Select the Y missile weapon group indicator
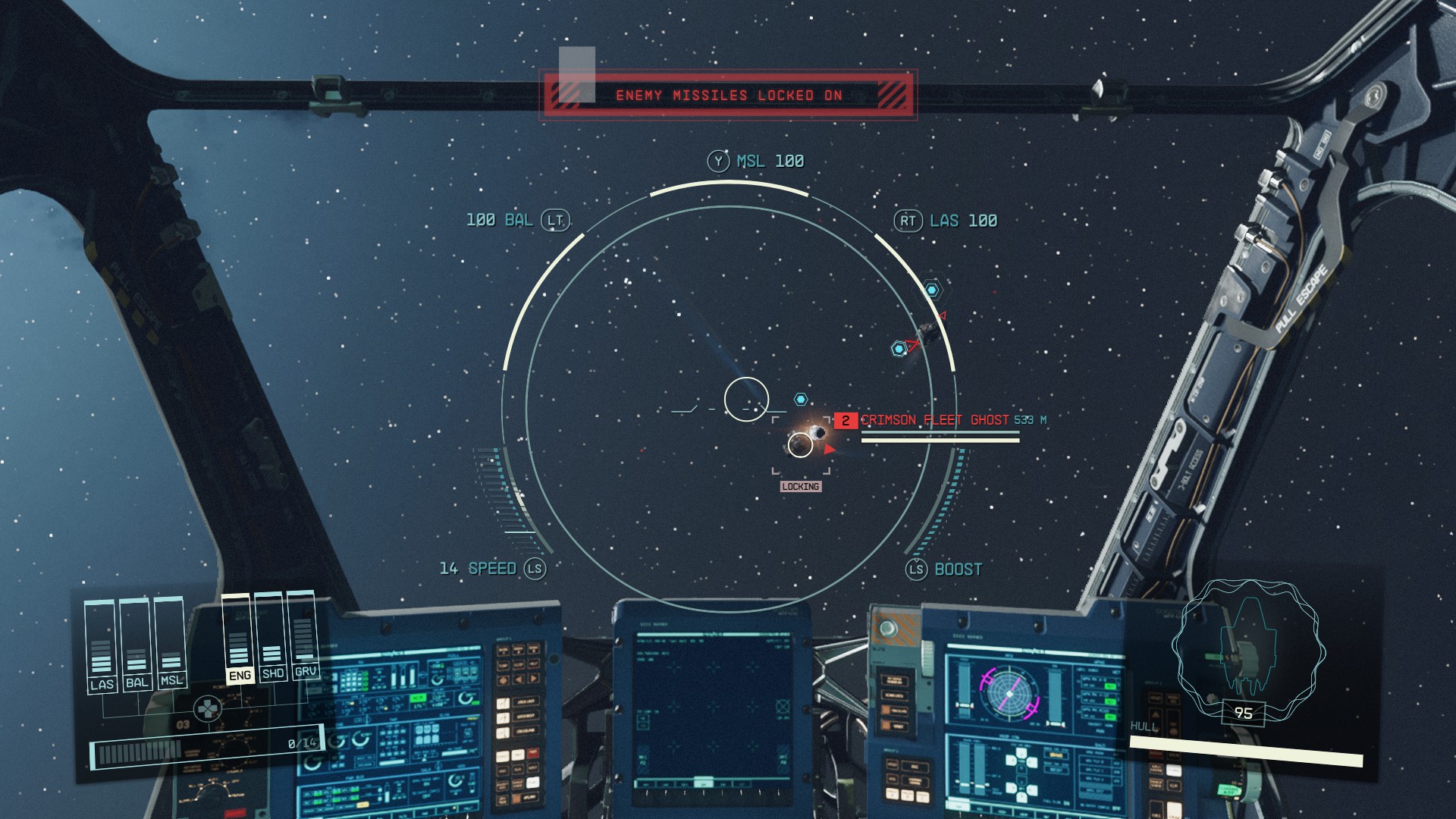Viewport: 1456px width, 819px height. 719,160
